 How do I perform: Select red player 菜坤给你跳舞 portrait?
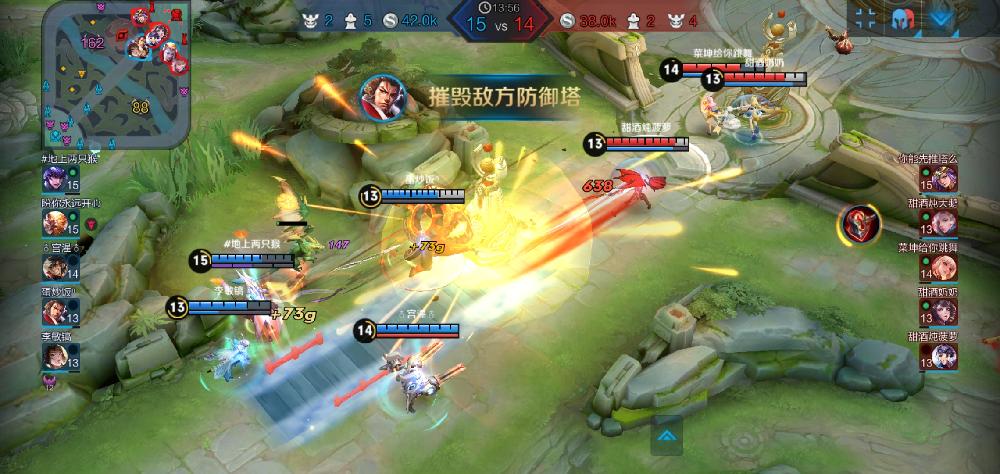click(x=944, y=268)
